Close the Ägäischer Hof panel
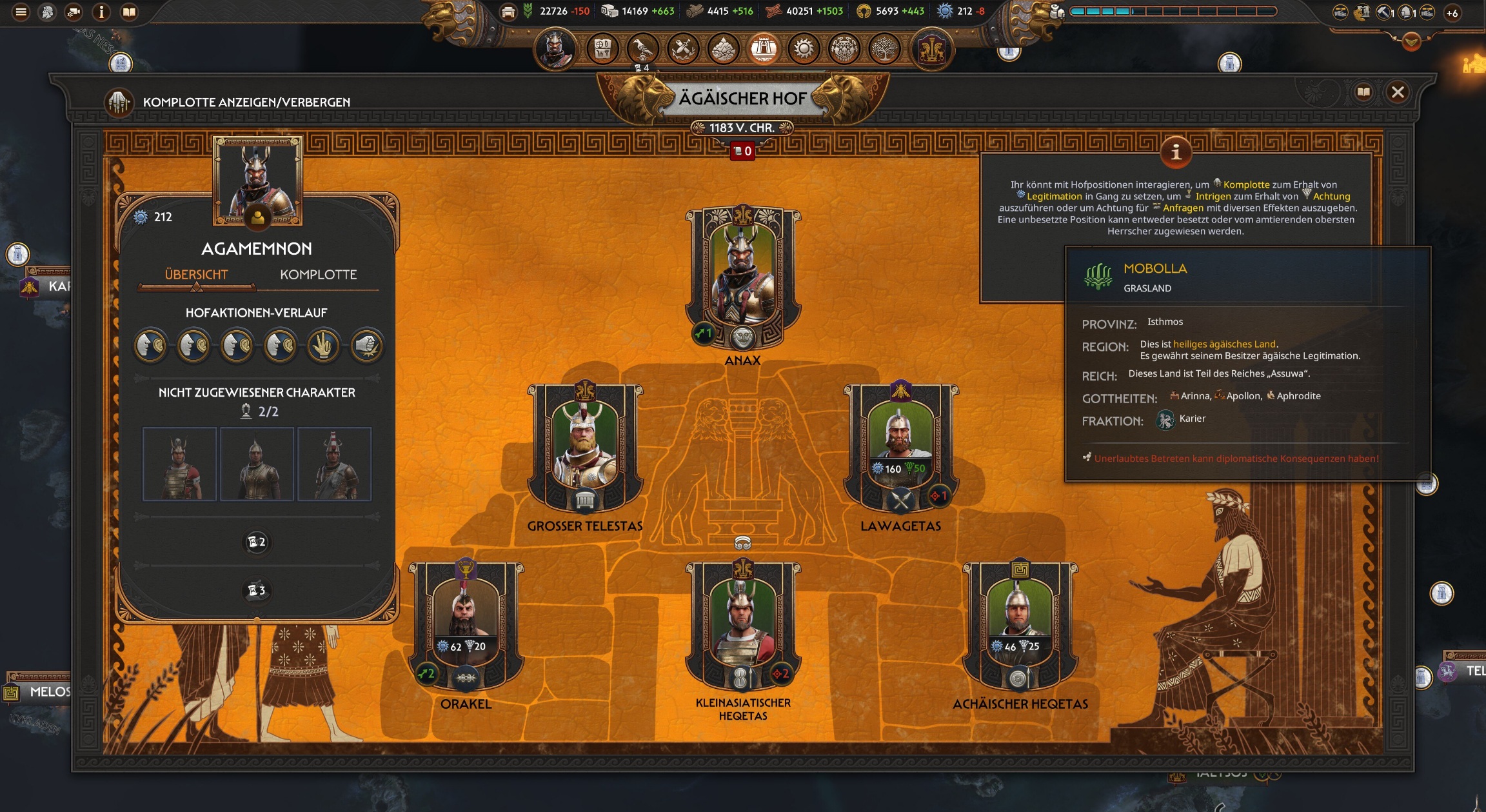 point(1398,93)
